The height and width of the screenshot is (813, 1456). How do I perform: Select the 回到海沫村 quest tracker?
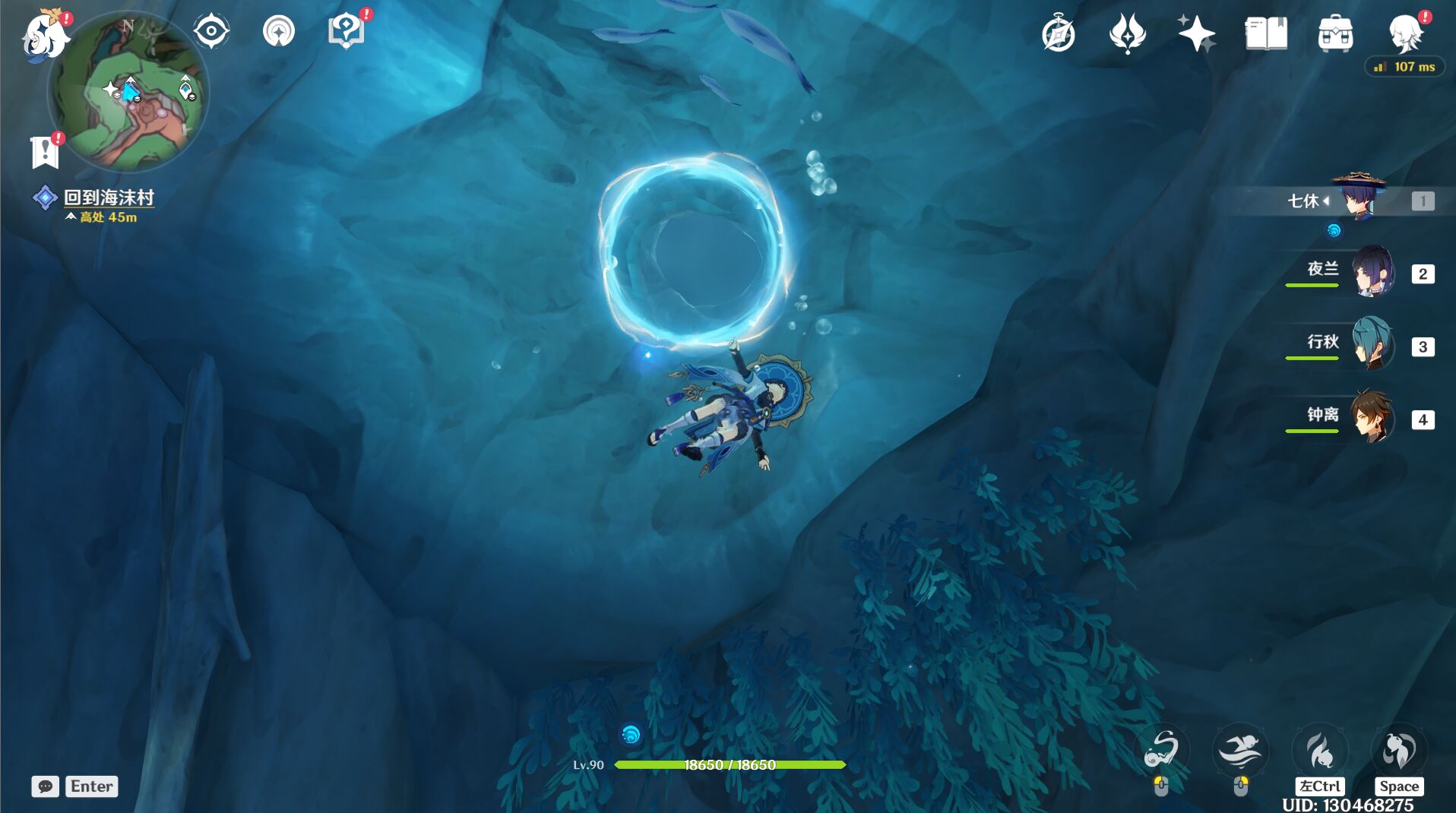click(x=109, y=198)
